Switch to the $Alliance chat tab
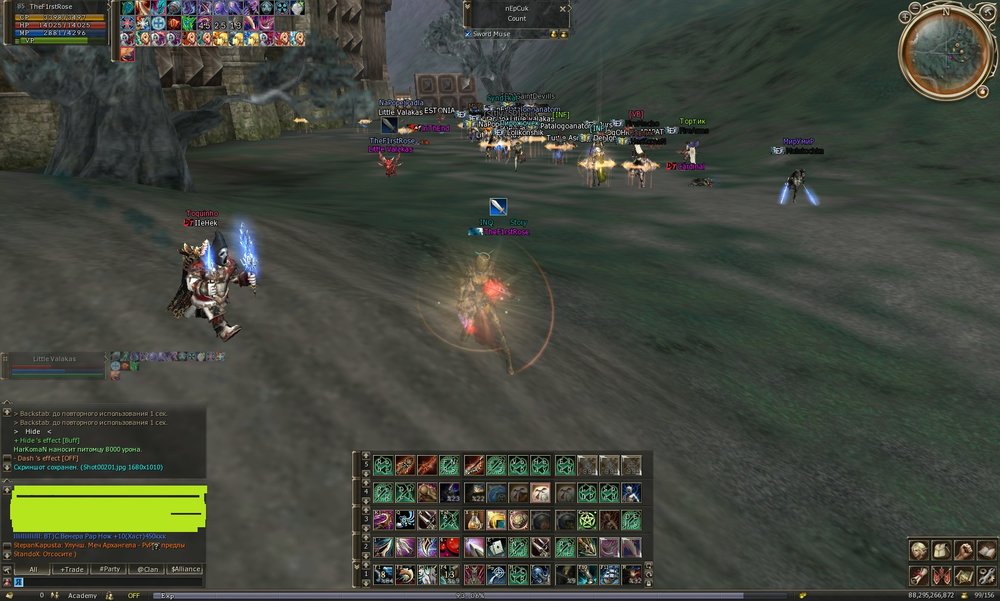1000x601 pixels. tap(185, 569)
